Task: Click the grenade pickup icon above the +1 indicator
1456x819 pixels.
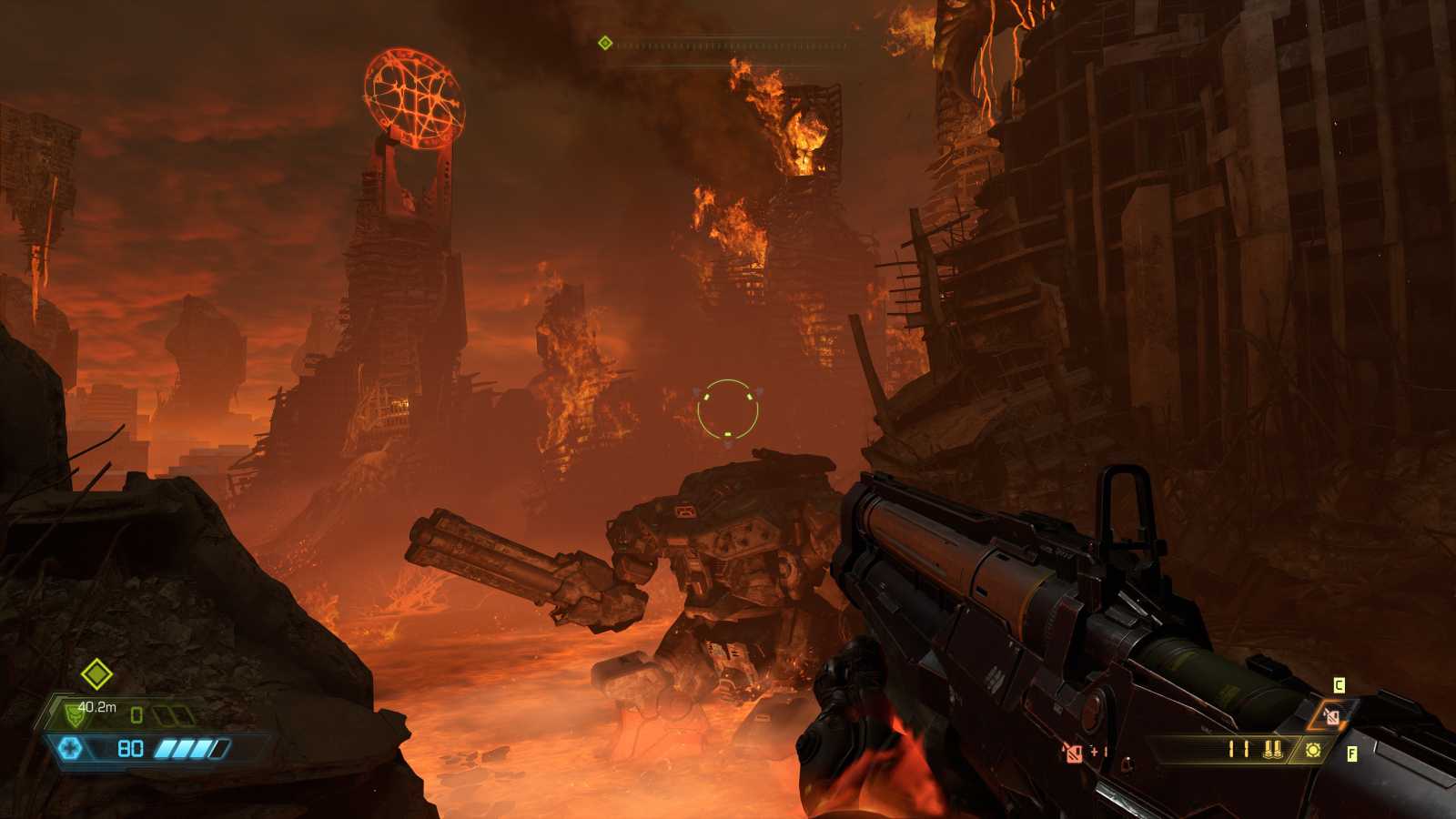Action: tap(1073, 753)
